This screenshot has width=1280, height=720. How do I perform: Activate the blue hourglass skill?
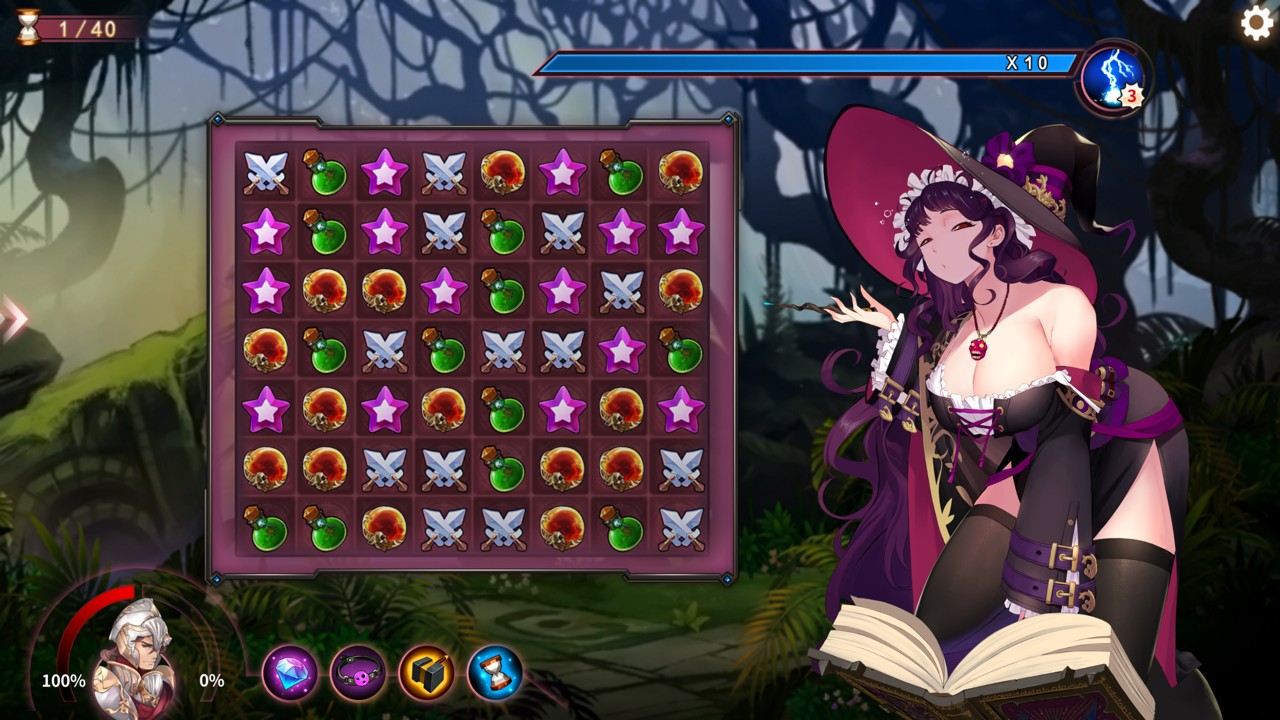coord(495,673)
